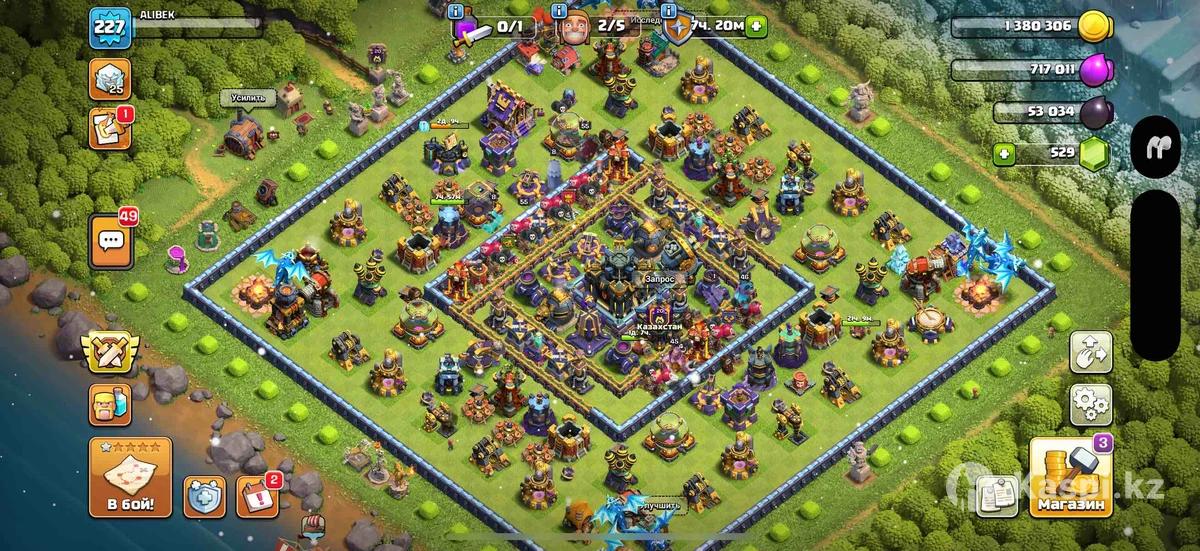1200x551 pixels.
Task: Tap the Усилить boost label
Action: pos(247,97)
